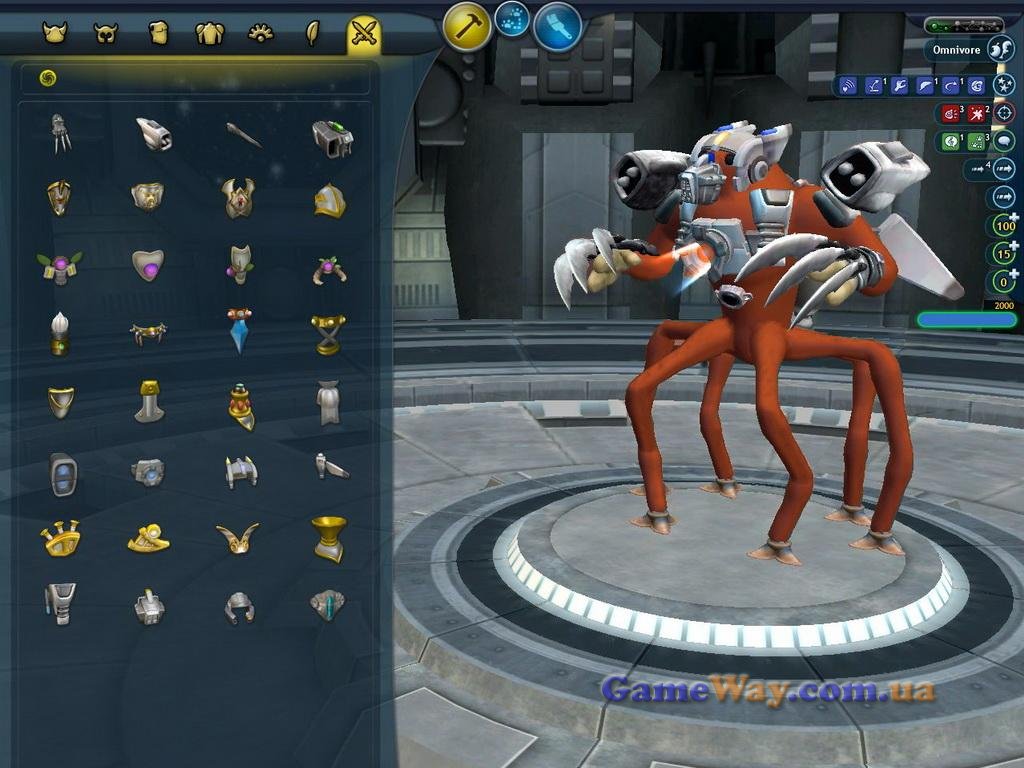Click the yellow spiral icon above parts
The image size is (1024, 768).
click(48, 78)
